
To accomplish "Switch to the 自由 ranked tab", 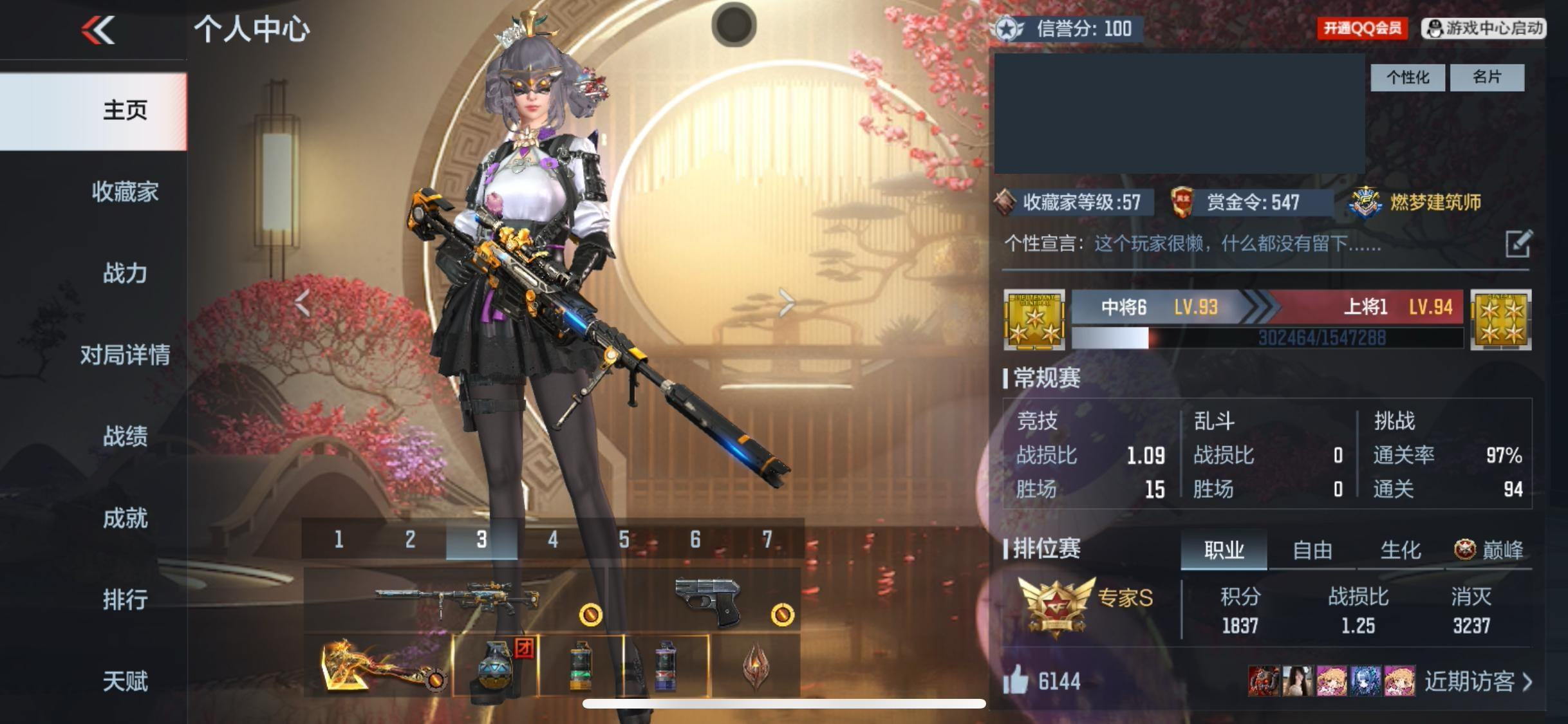I will pyautogui.click(x=1312, y=550).
